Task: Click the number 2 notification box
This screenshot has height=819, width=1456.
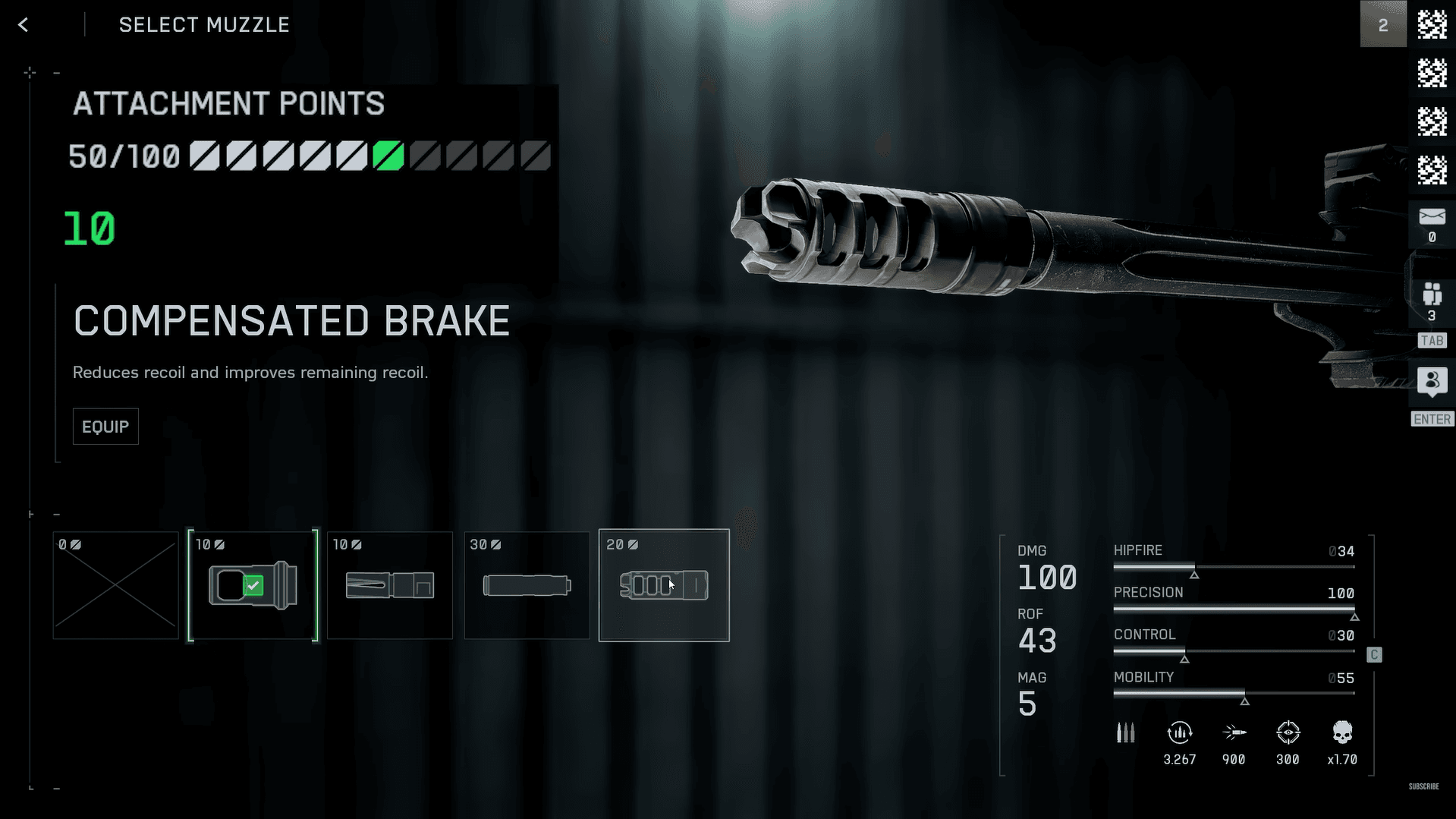Action: 1383,25
